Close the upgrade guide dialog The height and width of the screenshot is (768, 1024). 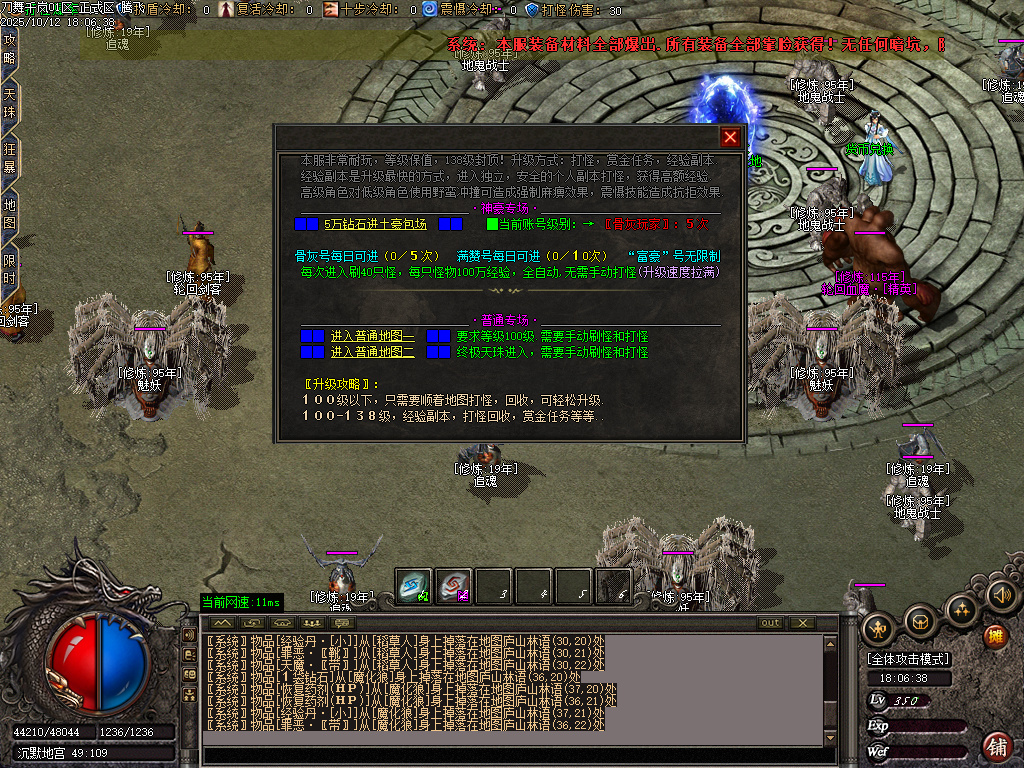[731, 138]
